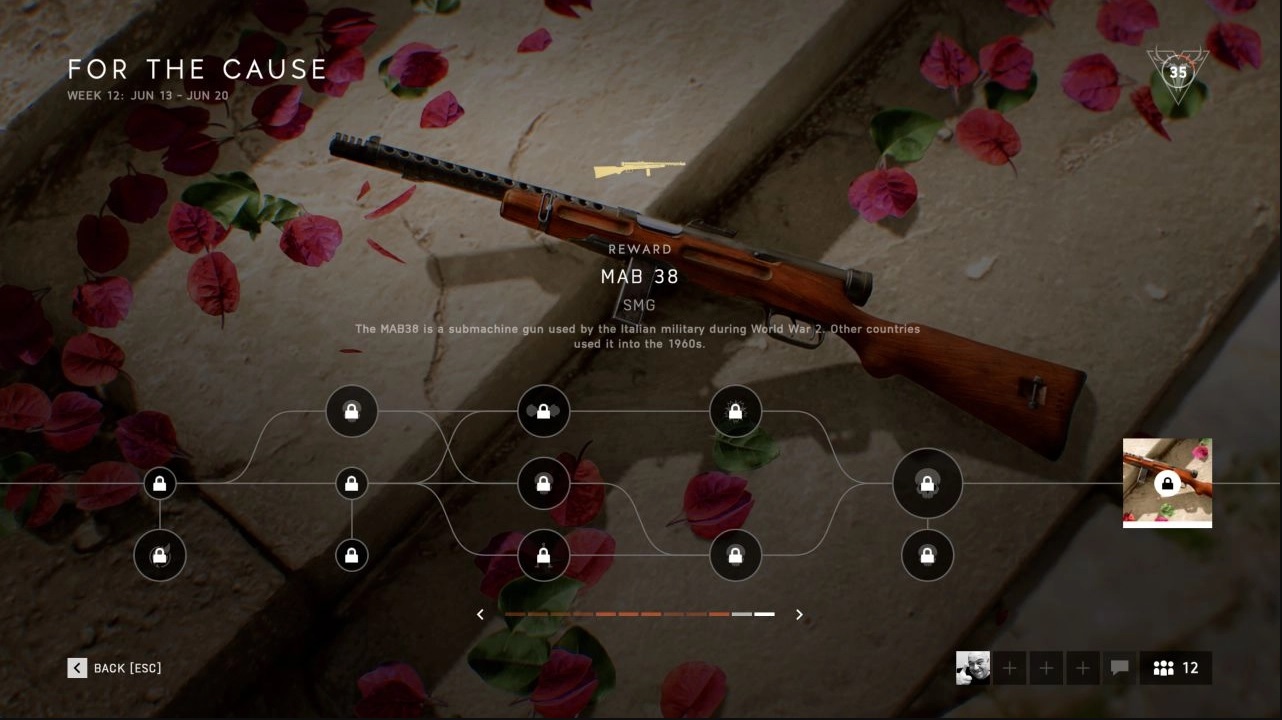Open the friends list showing 12
This screenshot has width=1282, height=720.
click(x=1176, y=668)
